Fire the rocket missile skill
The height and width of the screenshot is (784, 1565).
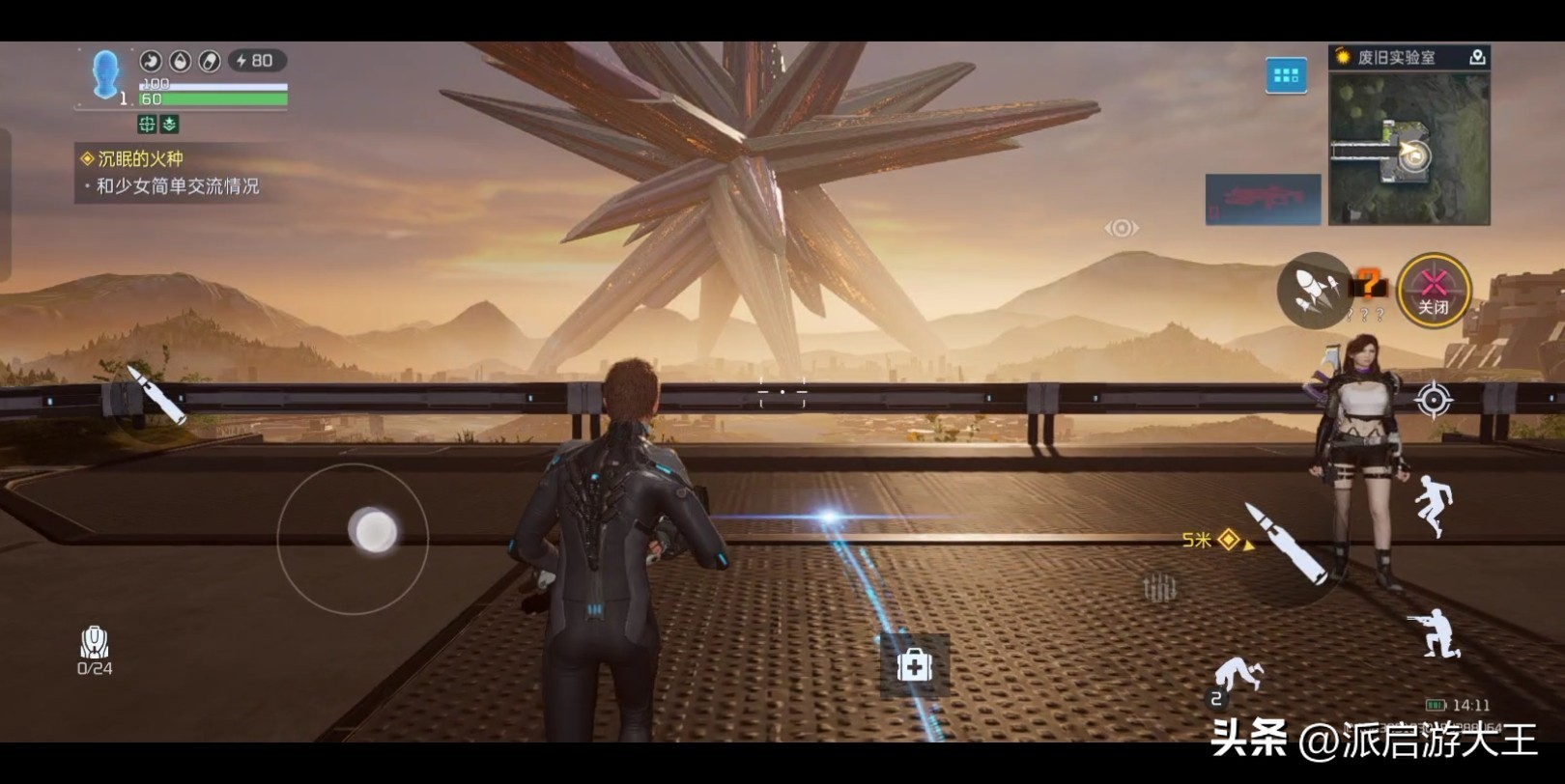pyautogui.click(x=1314, y=289)
